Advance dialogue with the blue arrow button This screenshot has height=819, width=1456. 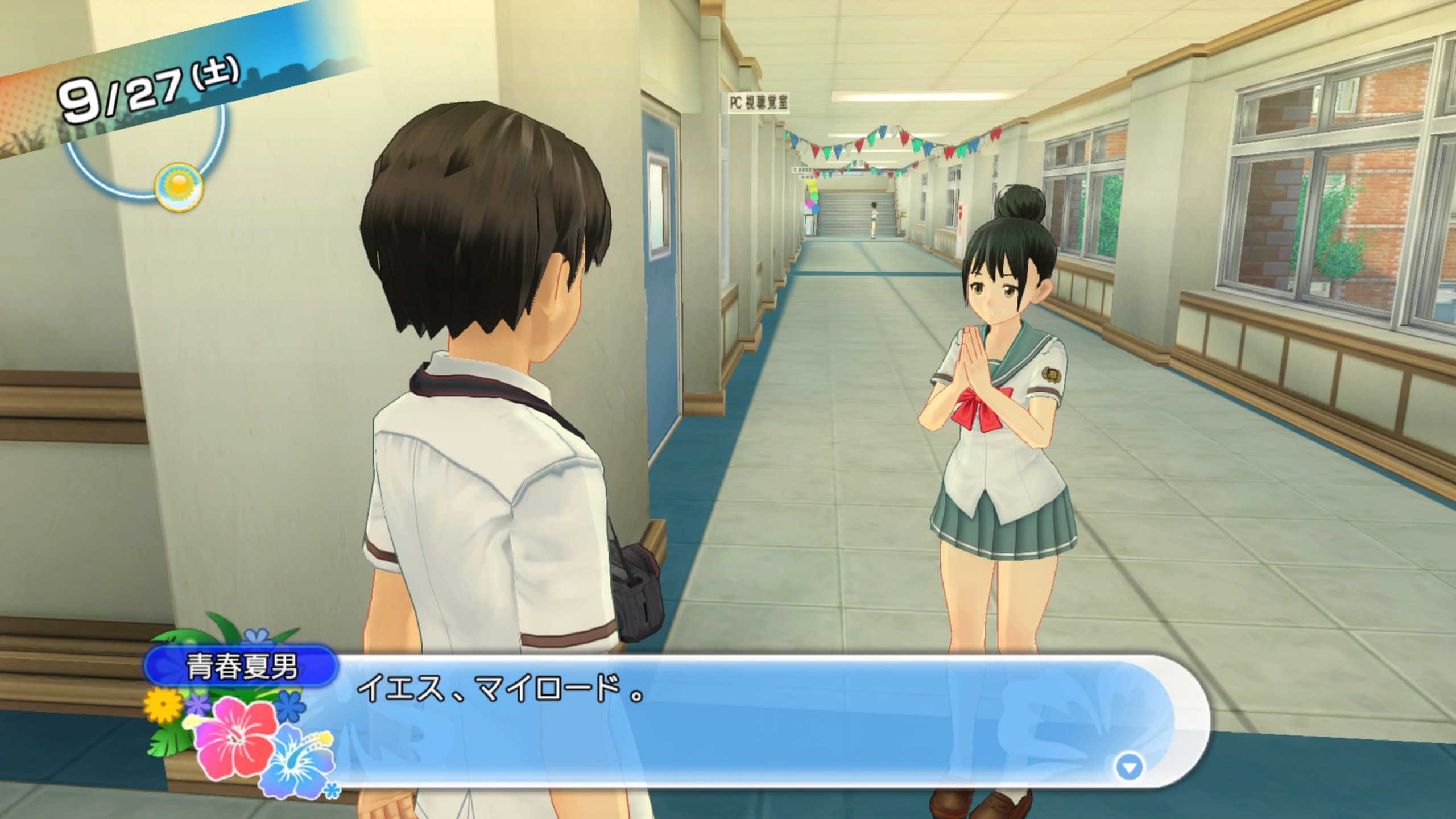(x=1128, y=768)
